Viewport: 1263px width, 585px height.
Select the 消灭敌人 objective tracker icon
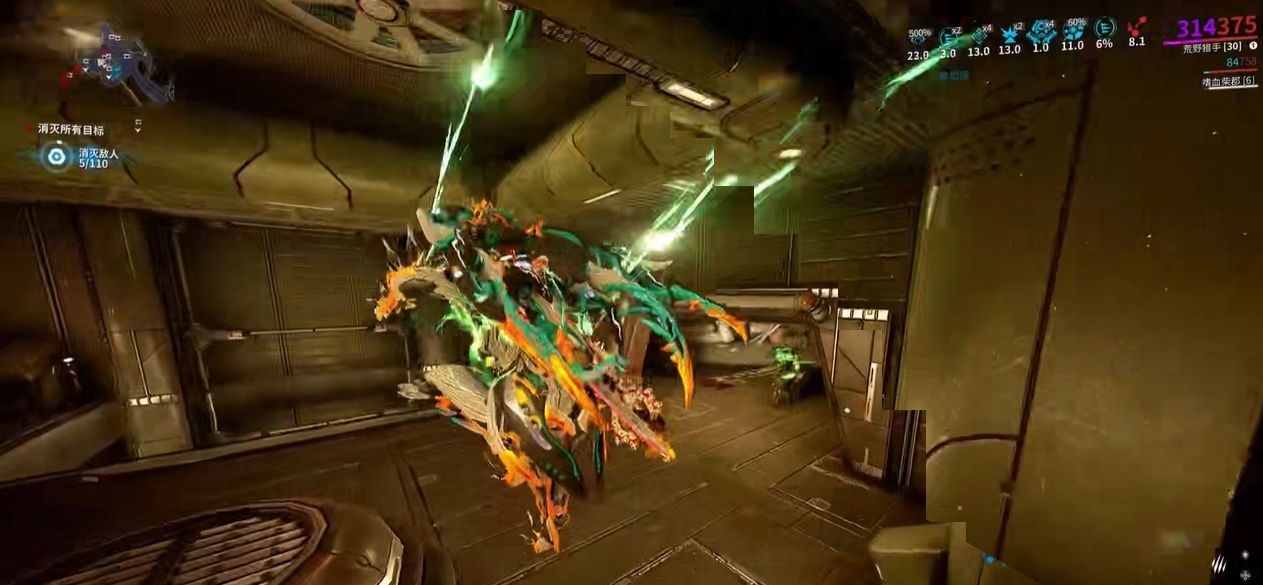[57, 157]
